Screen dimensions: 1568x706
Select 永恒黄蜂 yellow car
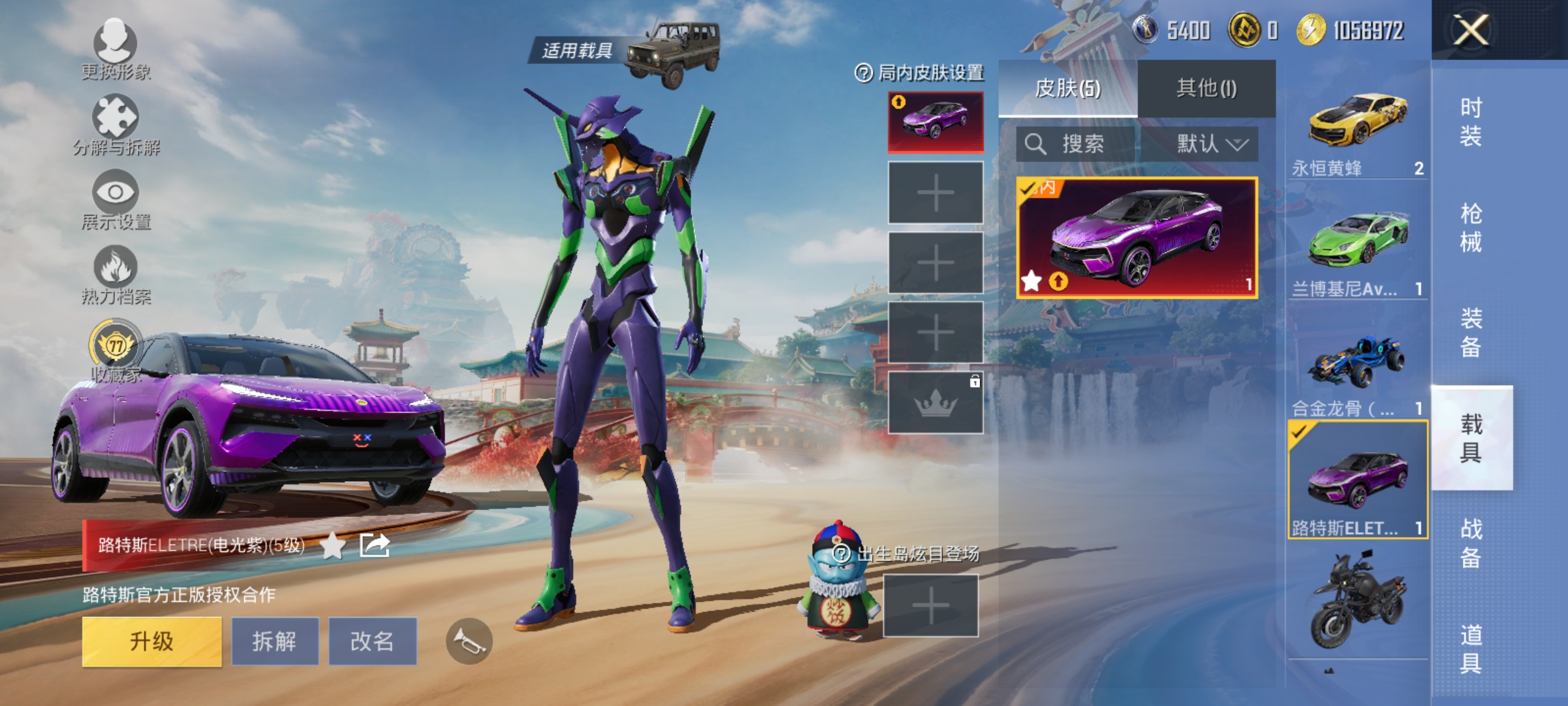pos(1357,131)
